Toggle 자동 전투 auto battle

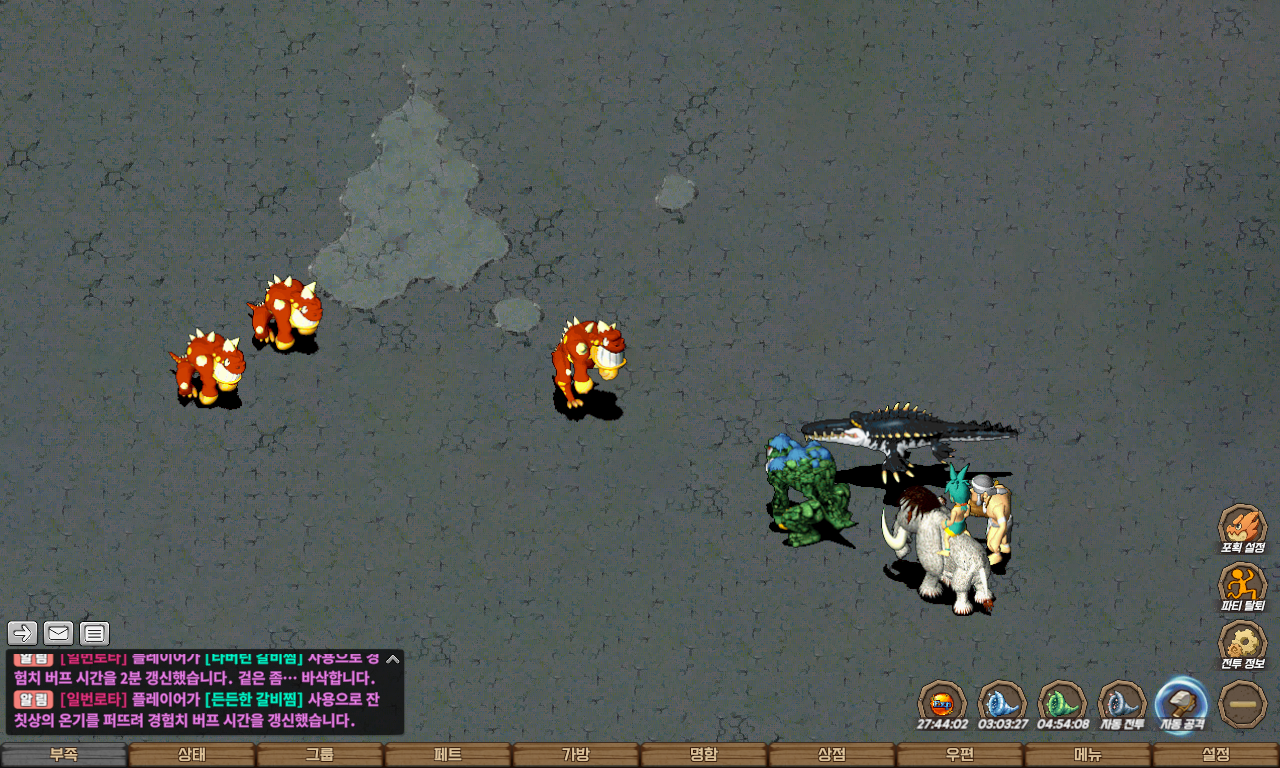point(1122,703)
